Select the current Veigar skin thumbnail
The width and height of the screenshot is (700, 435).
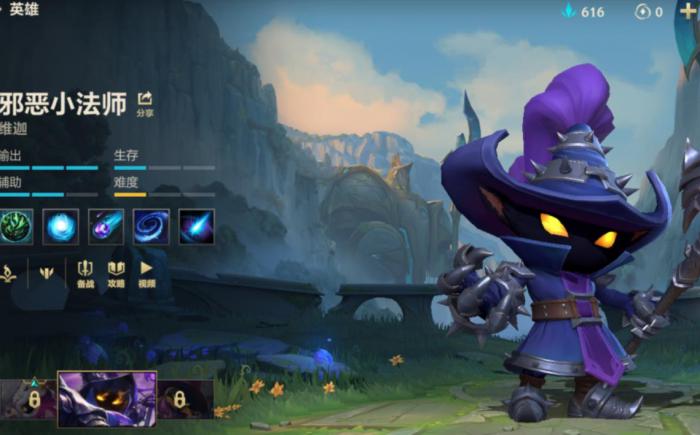(107, 398)
